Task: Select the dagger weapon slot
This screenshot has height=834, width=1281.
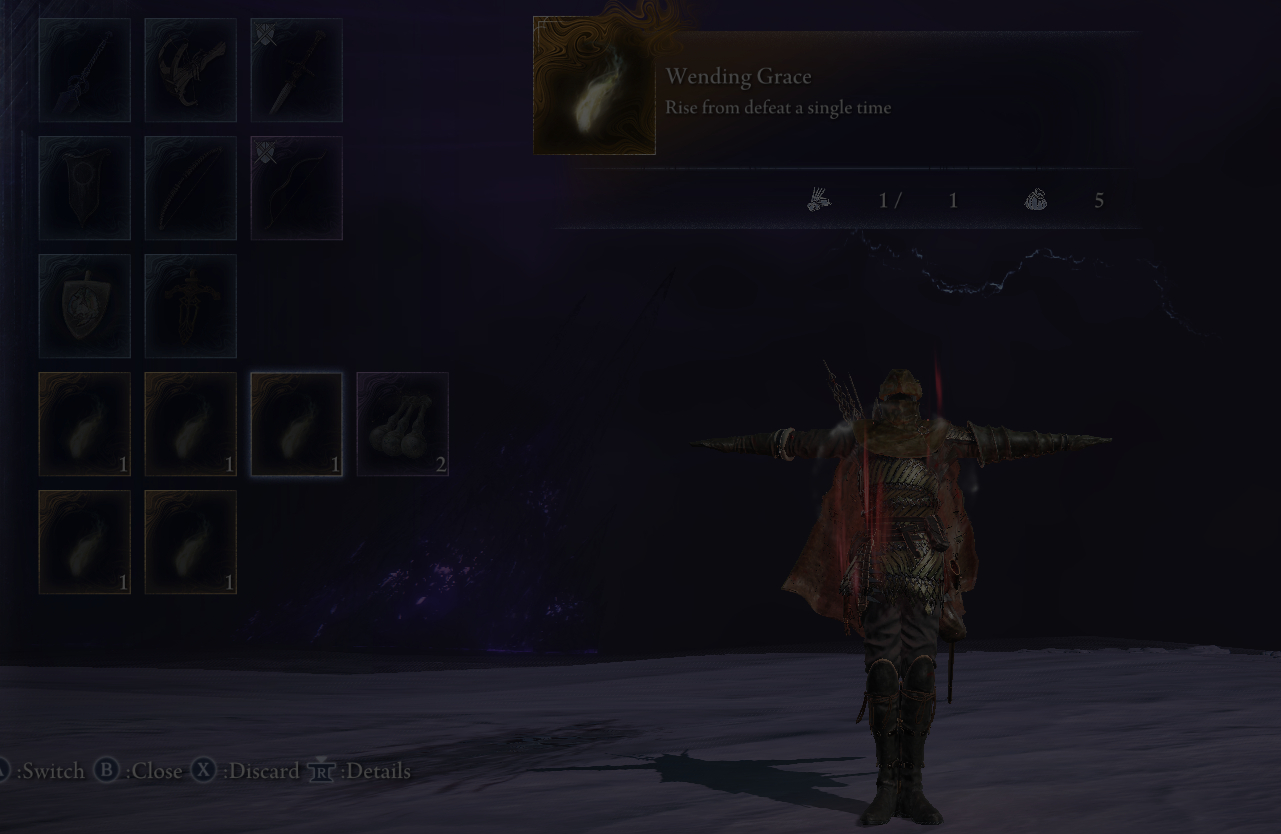Action: coord(297,70)
